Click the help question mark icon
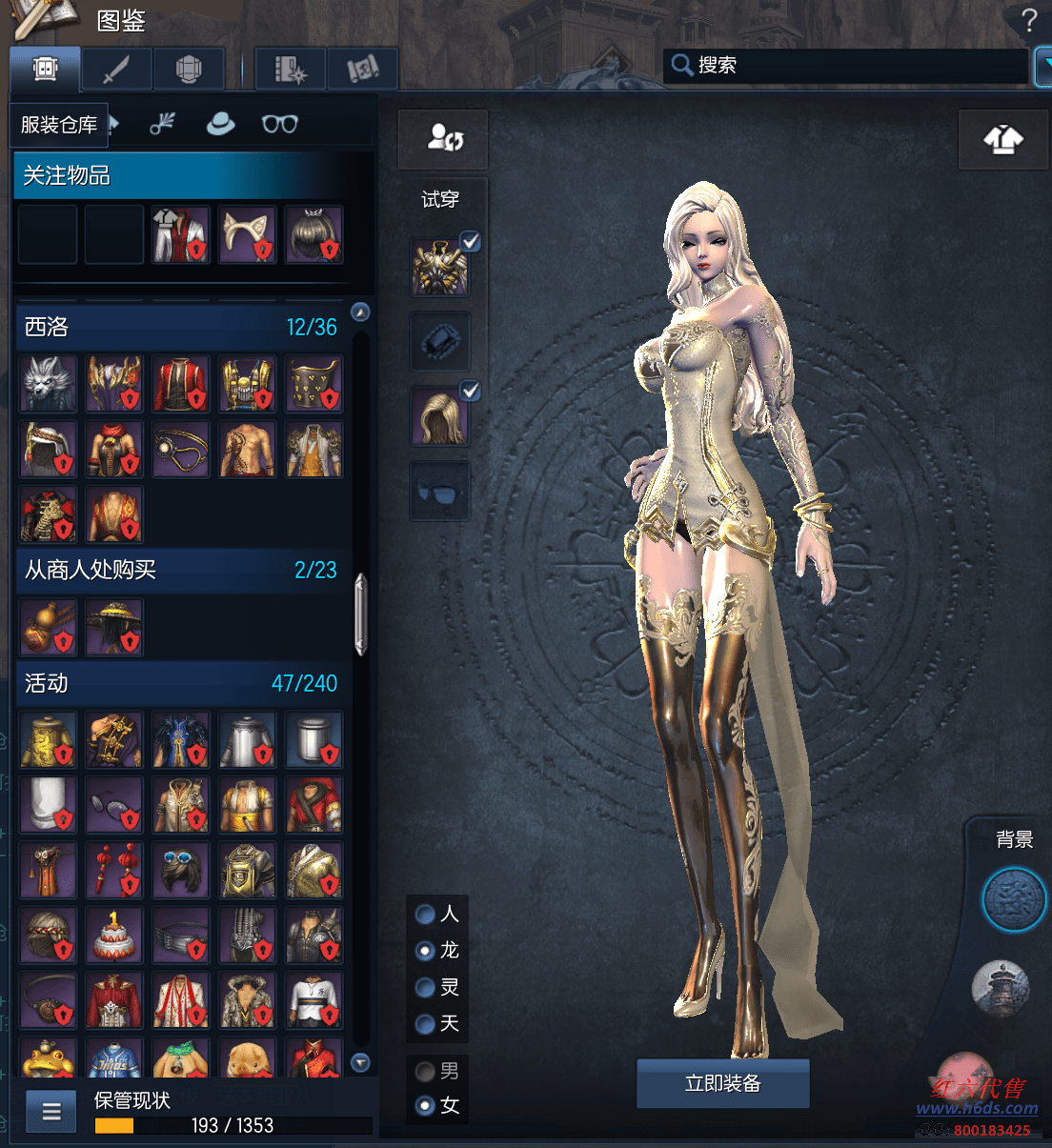This screenshot has width=1052, height=1148. tap(1029, 20)
